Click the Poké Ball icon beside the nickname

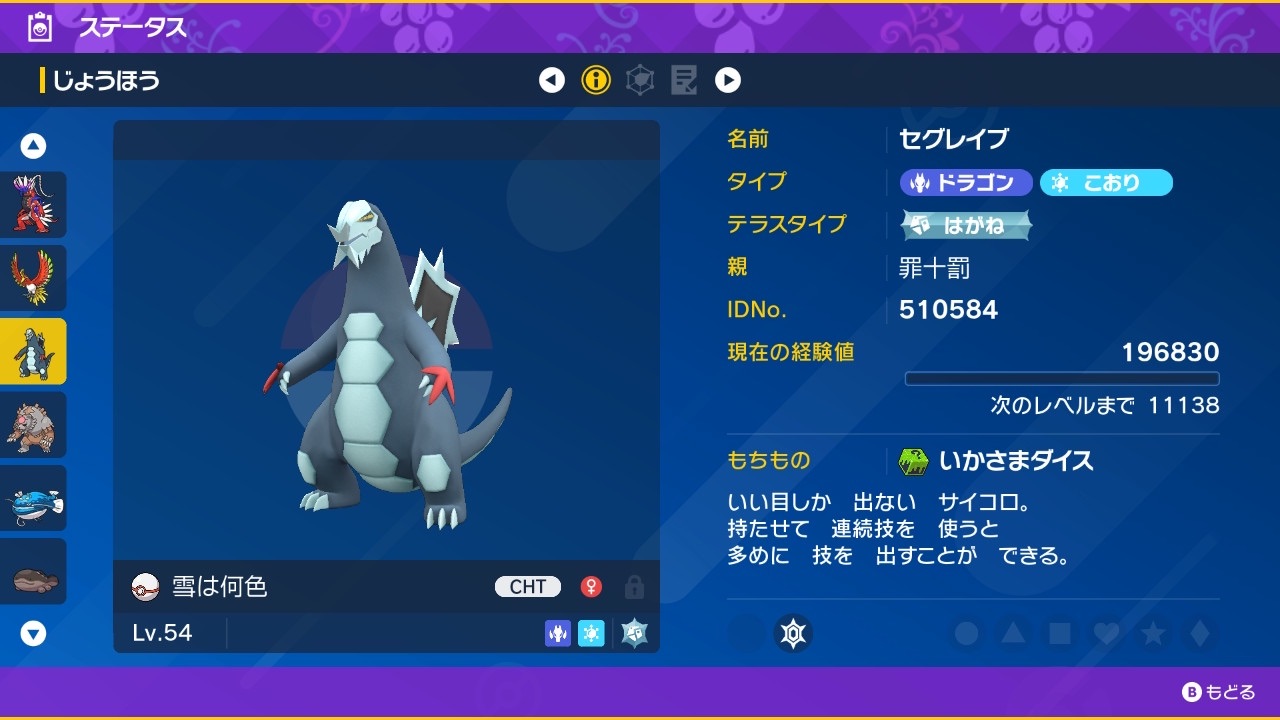click(141, 586)
